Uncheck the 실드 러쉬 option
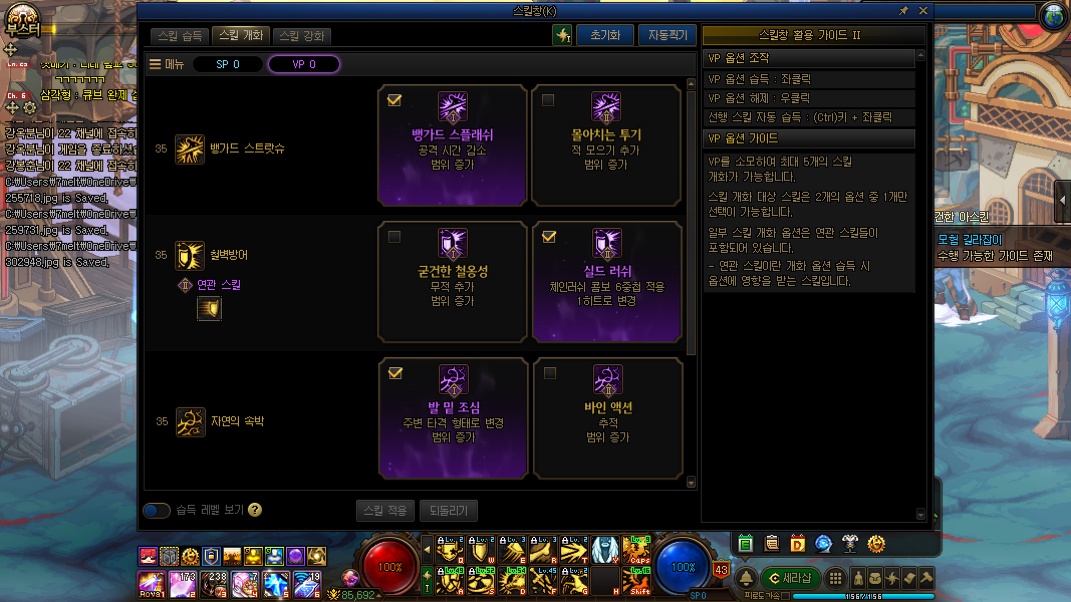Viewport: 1071px width, 602px height. [548, 237]
